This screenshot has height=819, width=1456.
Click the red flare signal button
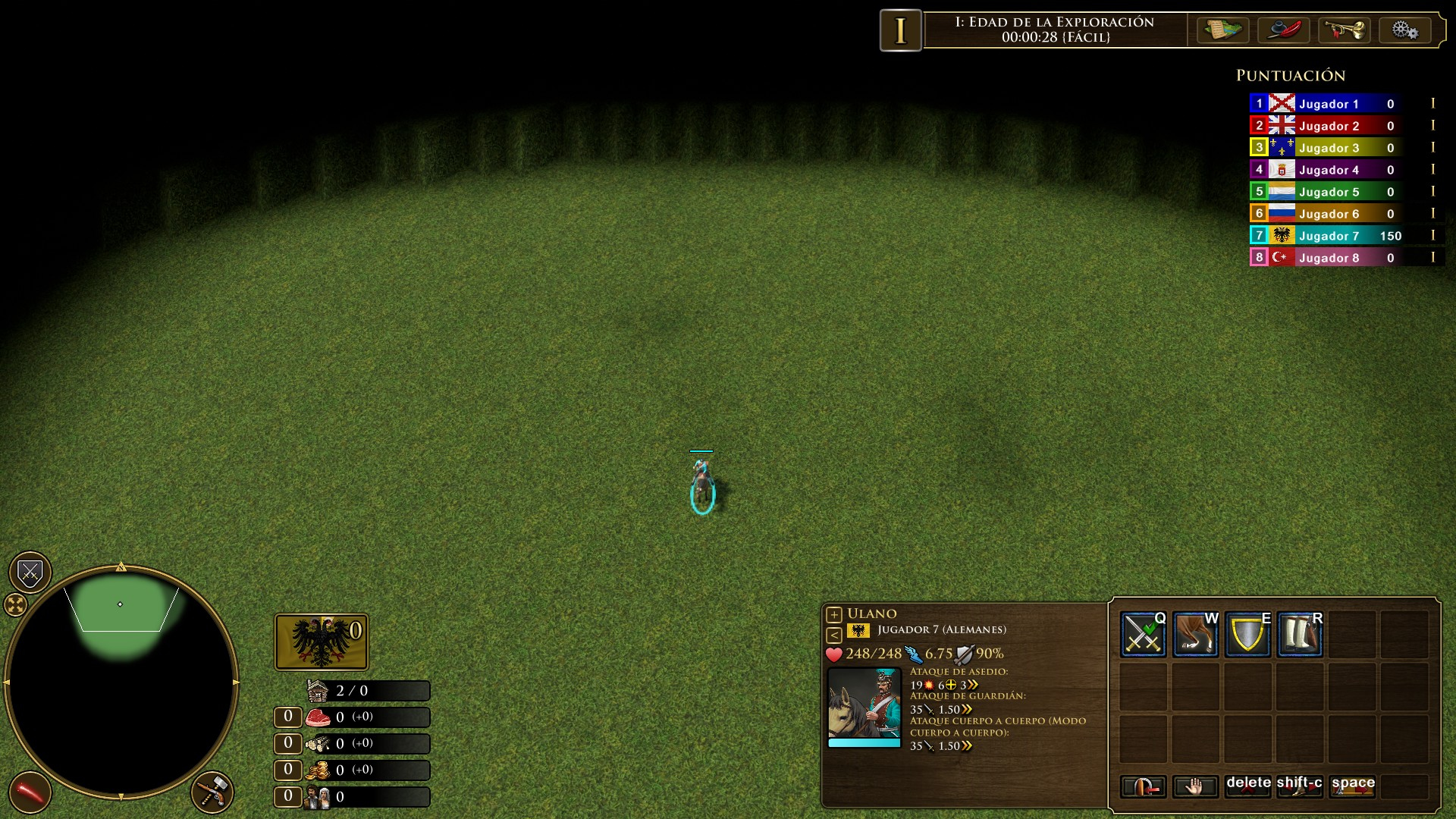point(30,792)
